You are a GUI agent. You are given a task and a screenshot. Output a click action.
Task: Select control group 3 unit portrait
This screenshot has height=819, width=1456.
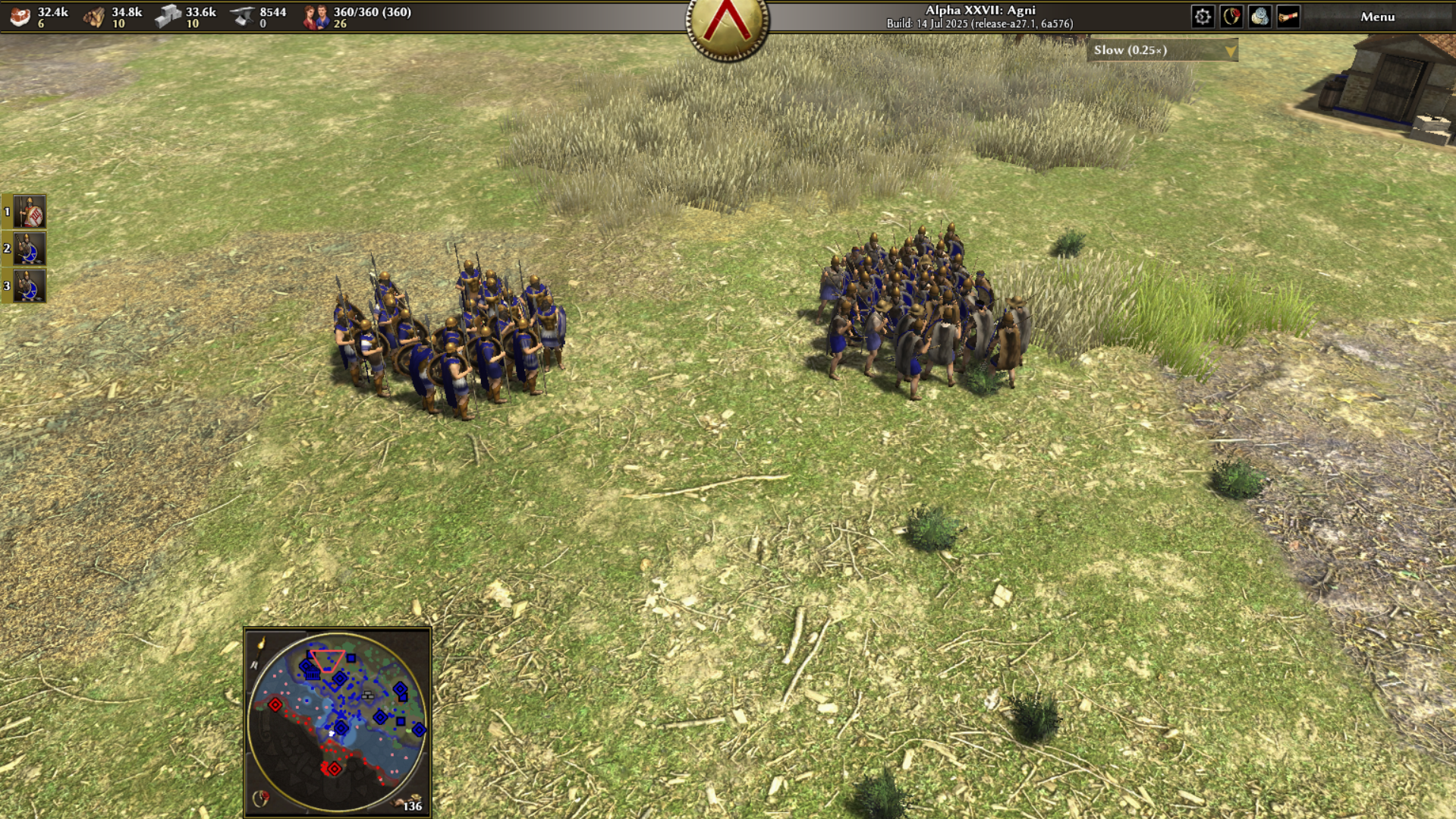pyautogui.click(x=30, y=286)
